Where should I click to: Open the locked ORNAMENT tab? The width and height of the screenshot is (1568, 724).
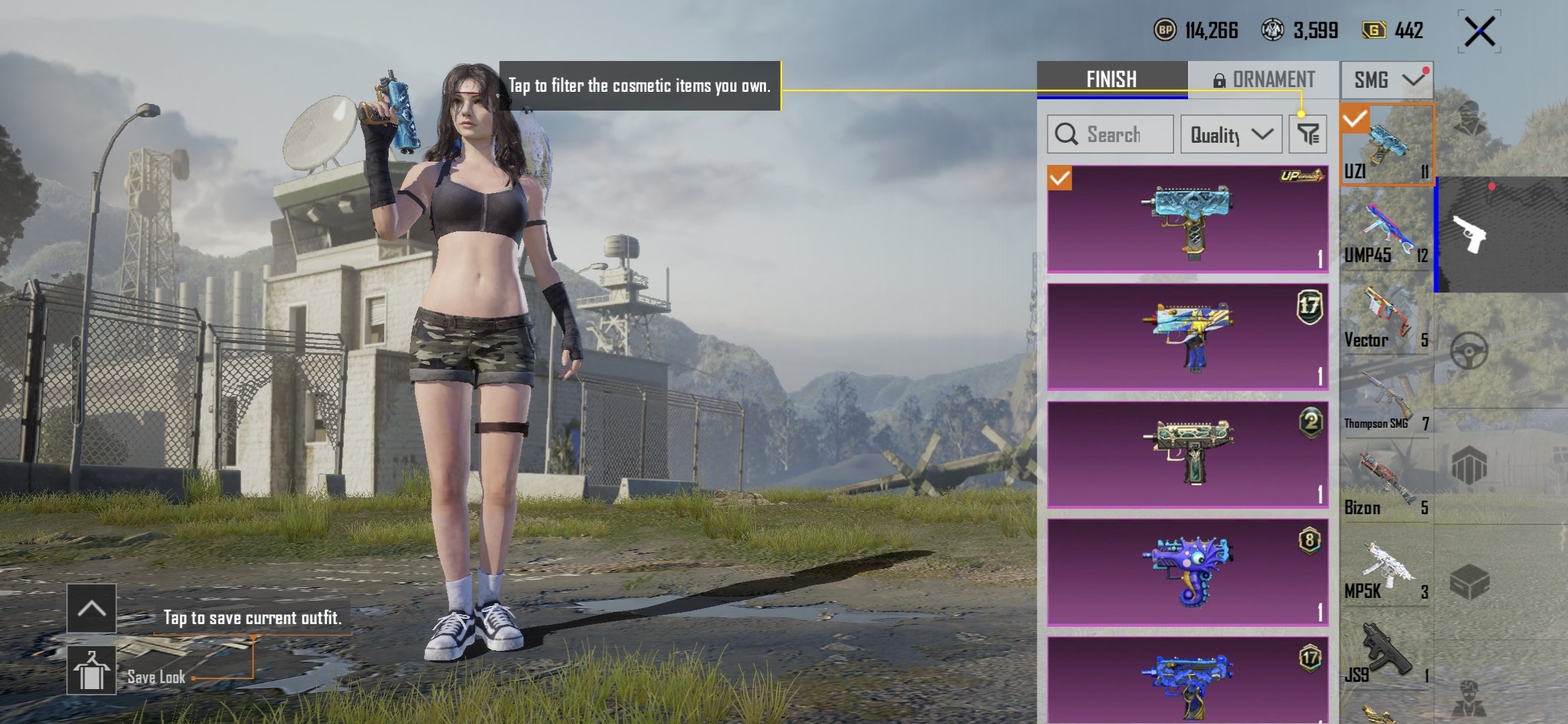(1264, 79)
